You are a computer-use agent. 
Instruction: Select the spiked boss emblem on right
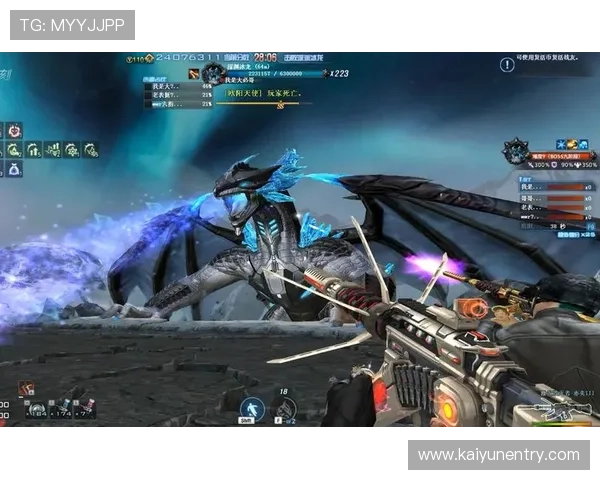(516, 151)
